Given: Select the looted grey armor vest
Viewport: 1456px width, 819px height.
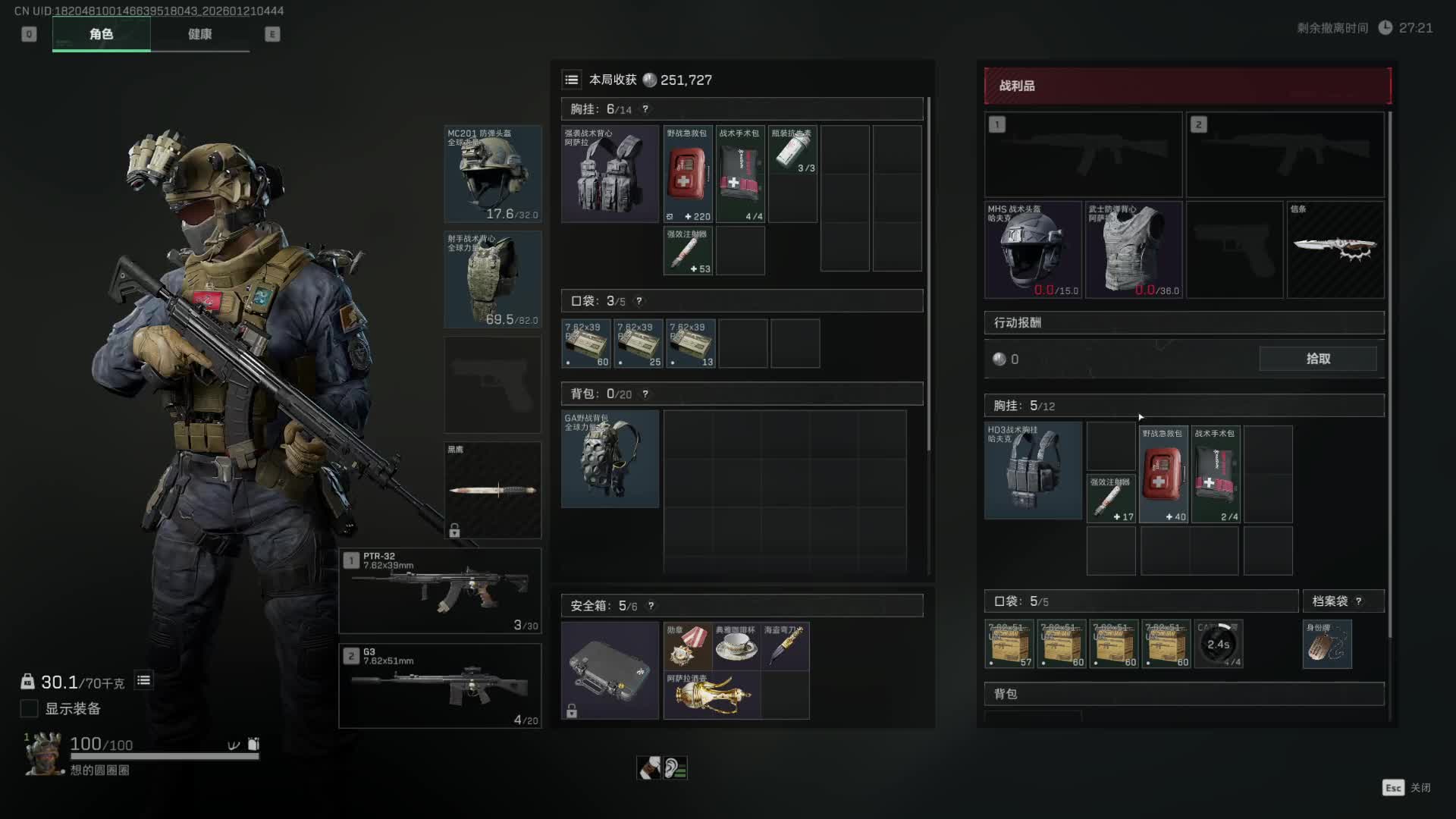Looking at the screenshot, I should coord(1133,249).
